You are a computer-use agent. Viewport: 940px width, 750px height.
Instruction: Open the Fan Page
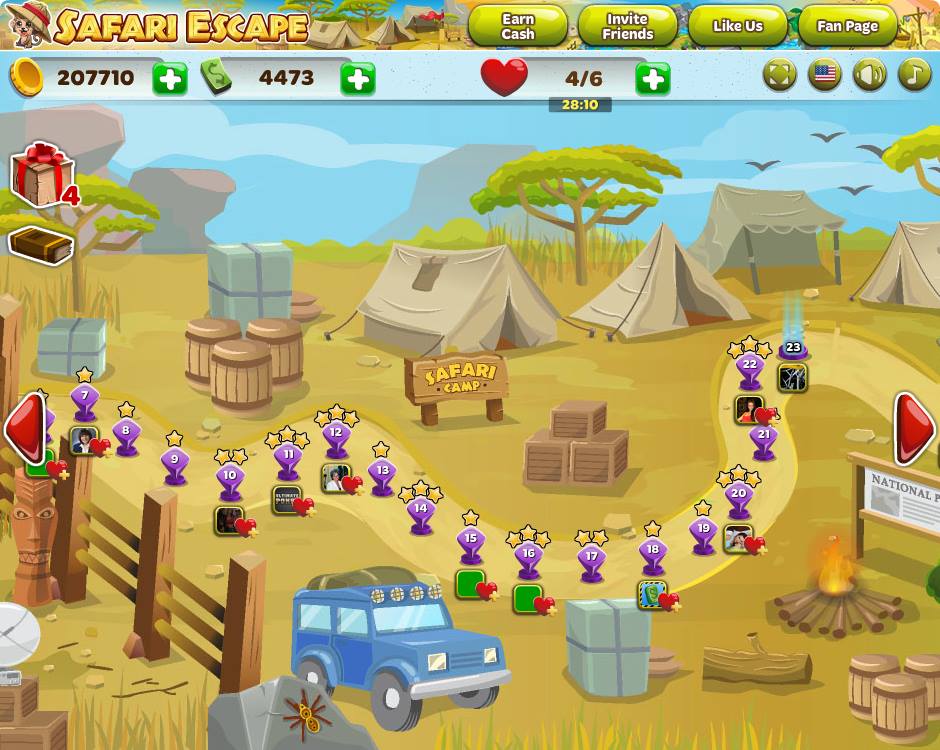(847, 26)
